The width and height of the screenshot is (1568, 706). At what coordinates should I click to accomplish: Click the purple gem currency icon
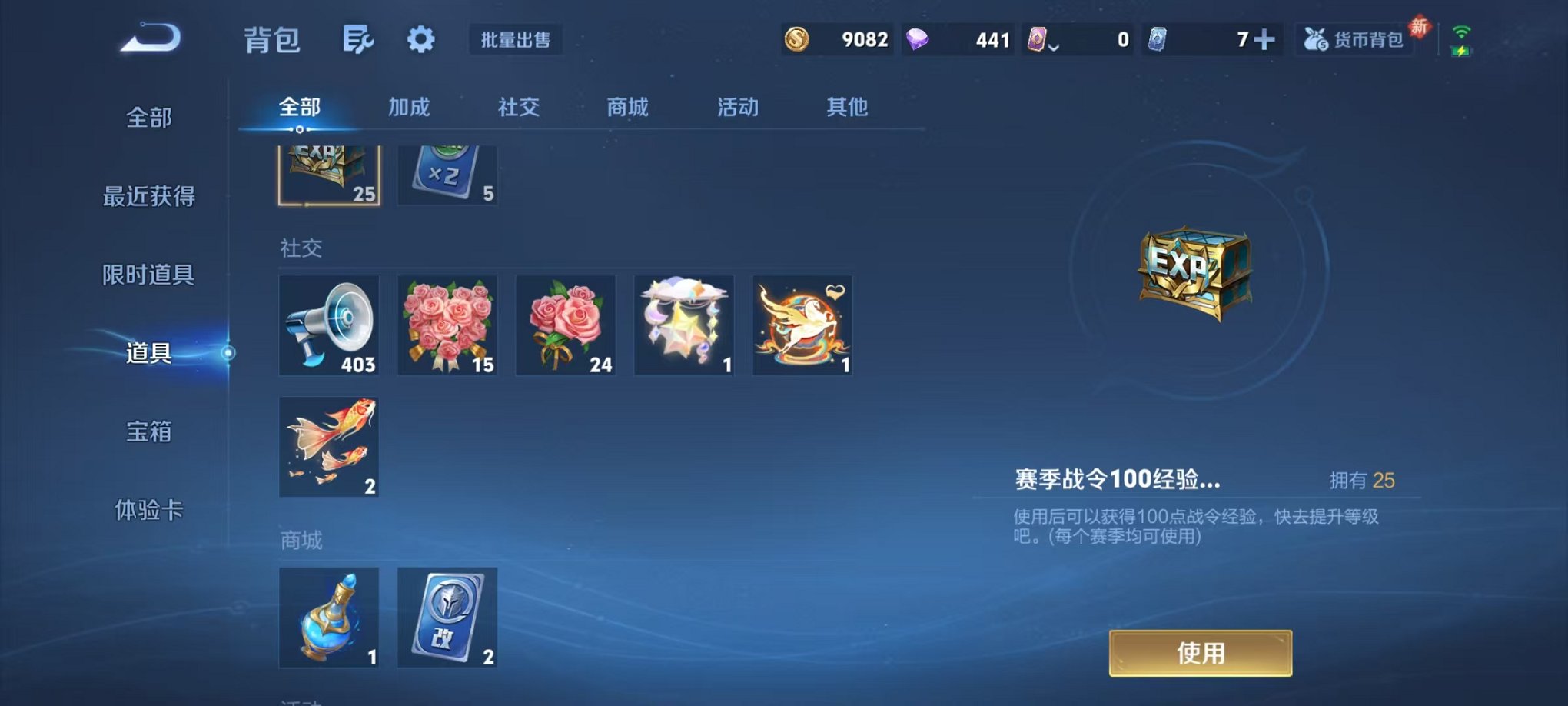[x=919, y=38]
